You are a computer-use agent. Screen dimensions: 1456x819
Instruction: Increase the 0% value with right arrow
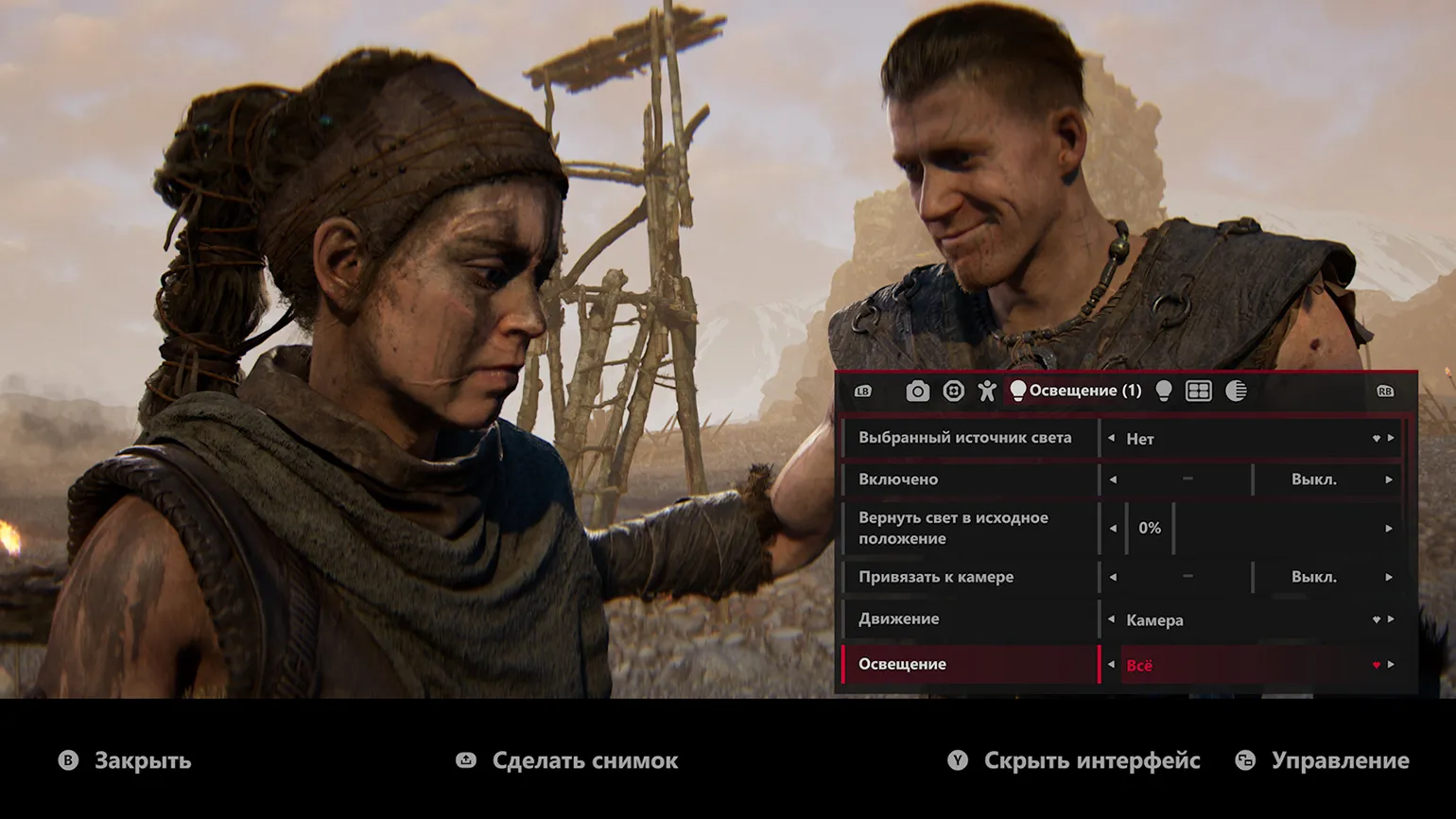coord(1389,529)
